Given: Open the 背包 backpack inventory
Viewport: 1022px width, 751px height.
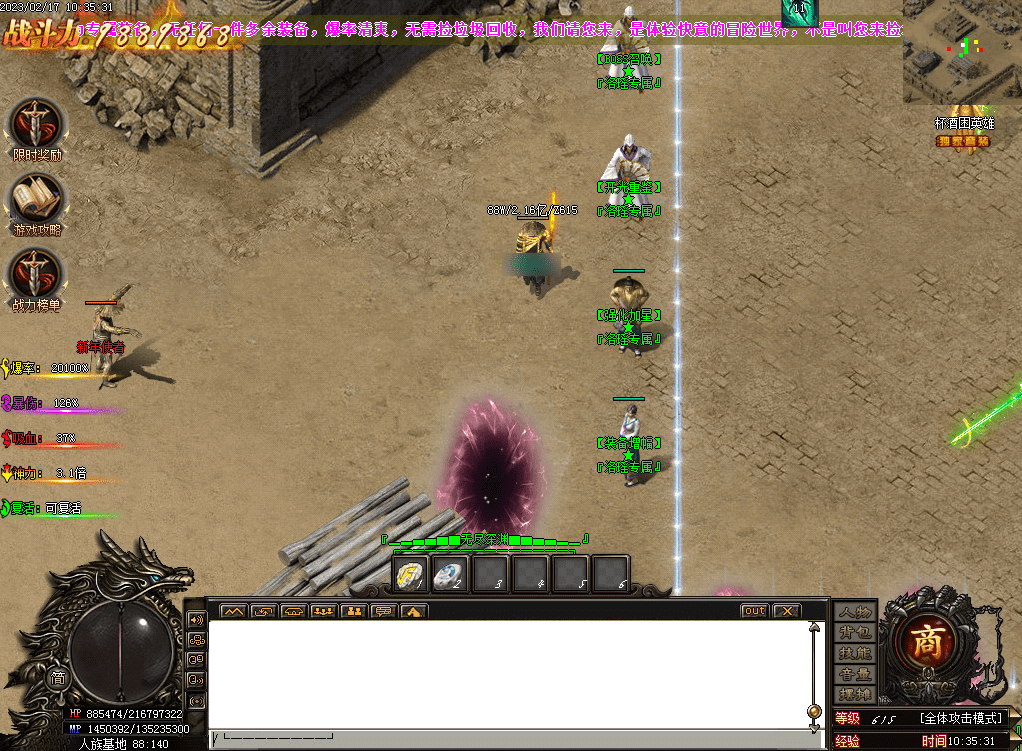Looking at the screenshot, I should pyautogui.click(x=855, y=633).
